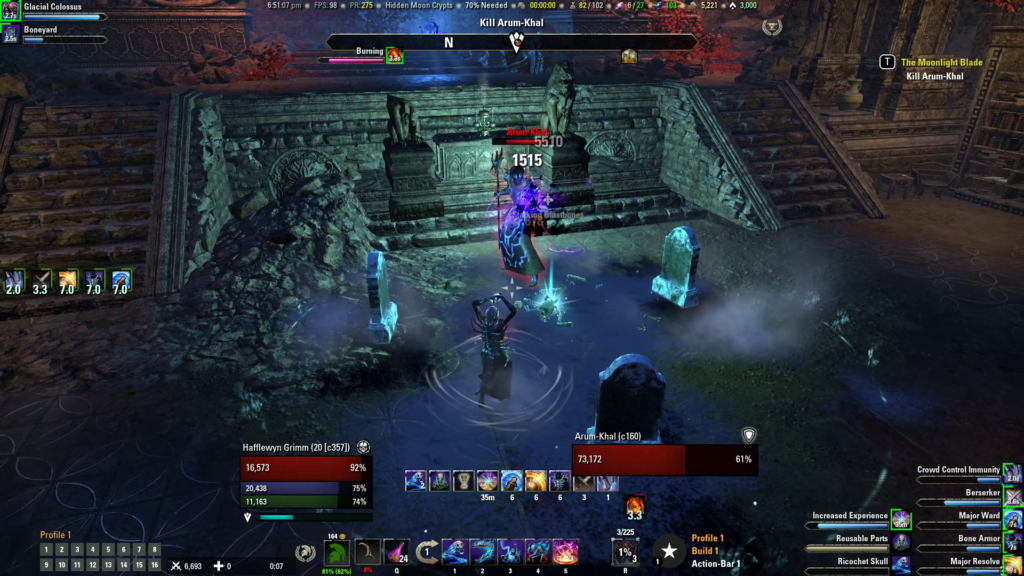This screenshot has width=1024, height=576.
Task: Click the star build selector button
Action: pyautogui.click(x=668, y=551)
